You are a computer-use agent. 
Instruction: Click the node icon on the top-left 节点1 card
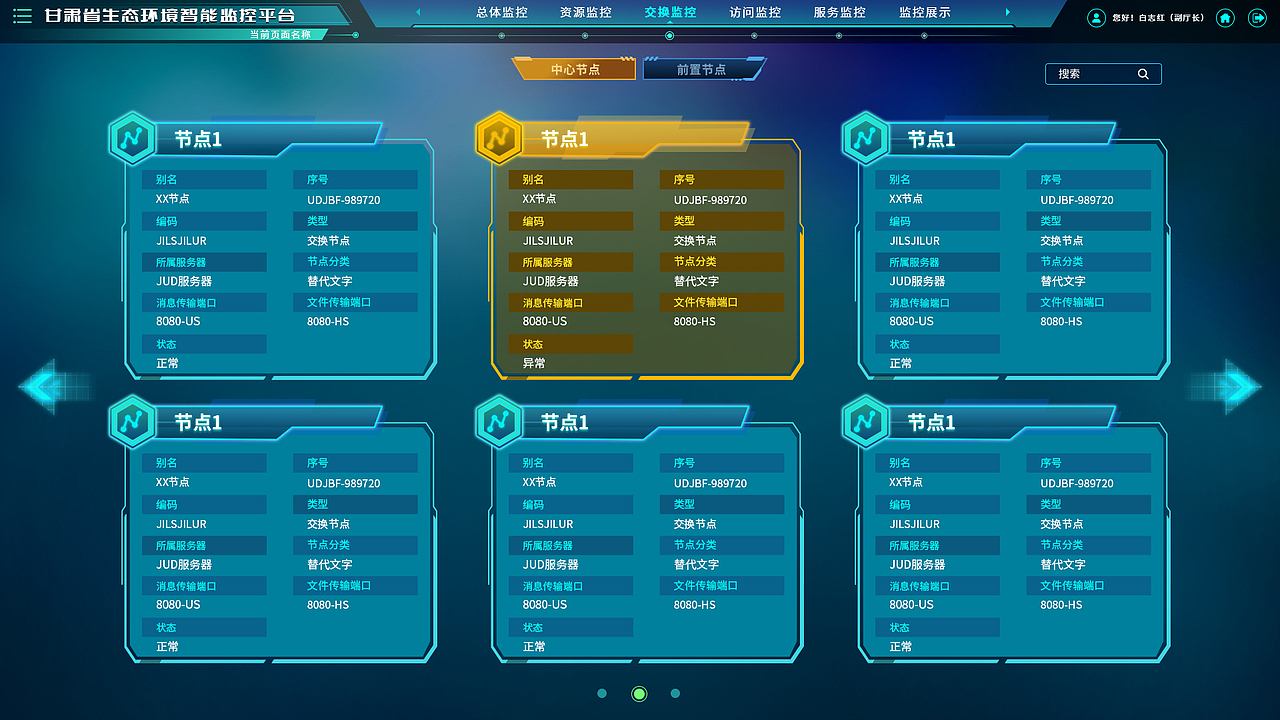click(134, 138)
